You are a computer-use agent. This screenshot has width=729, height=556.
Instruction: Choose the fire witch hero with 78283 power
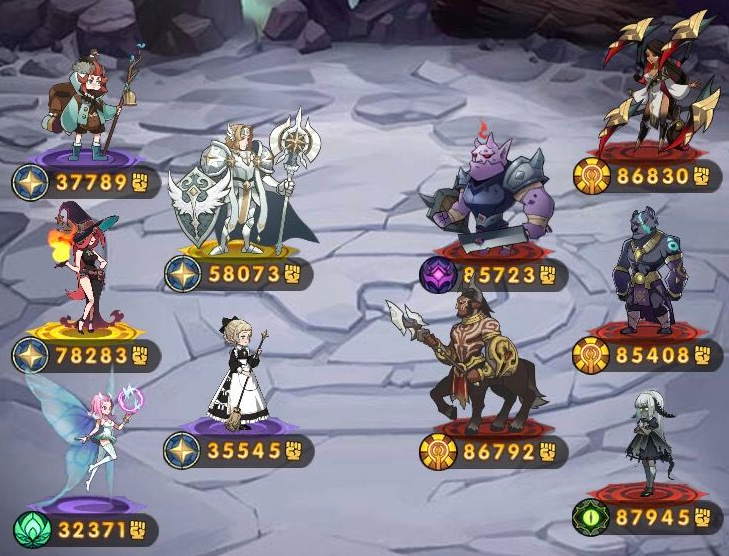tap(82, 268)
